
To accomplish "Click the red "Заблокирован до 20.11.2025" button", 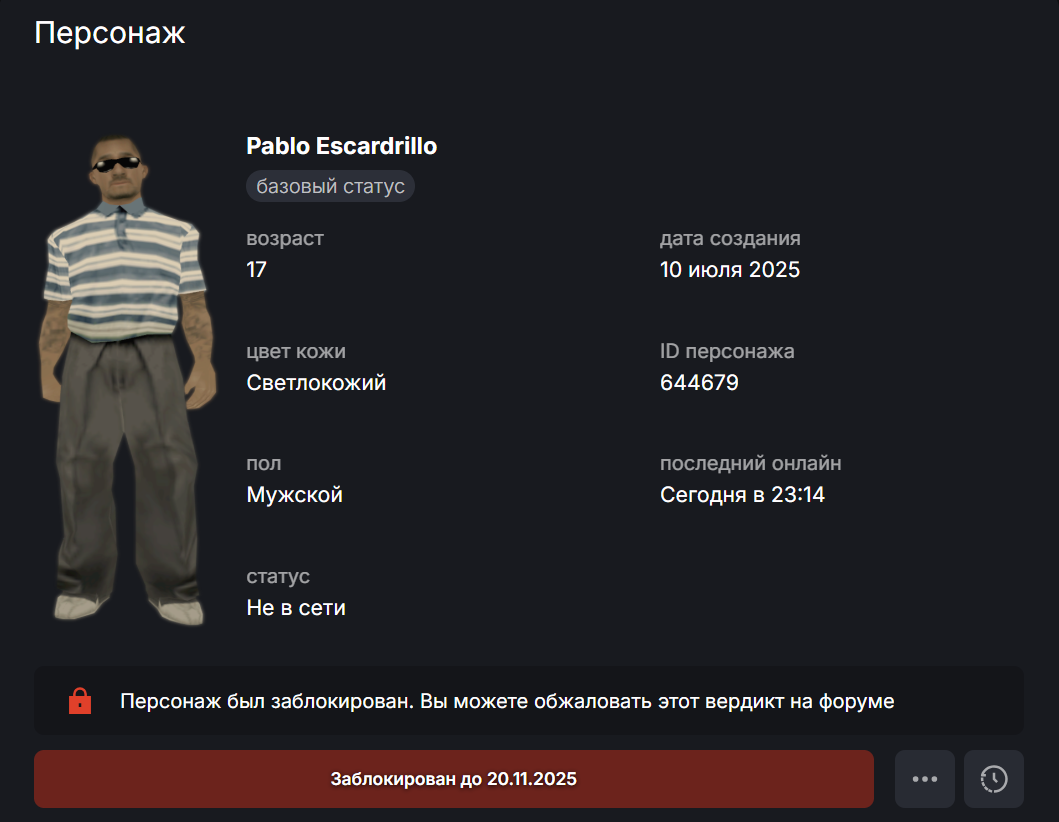I will pos(453,779).
